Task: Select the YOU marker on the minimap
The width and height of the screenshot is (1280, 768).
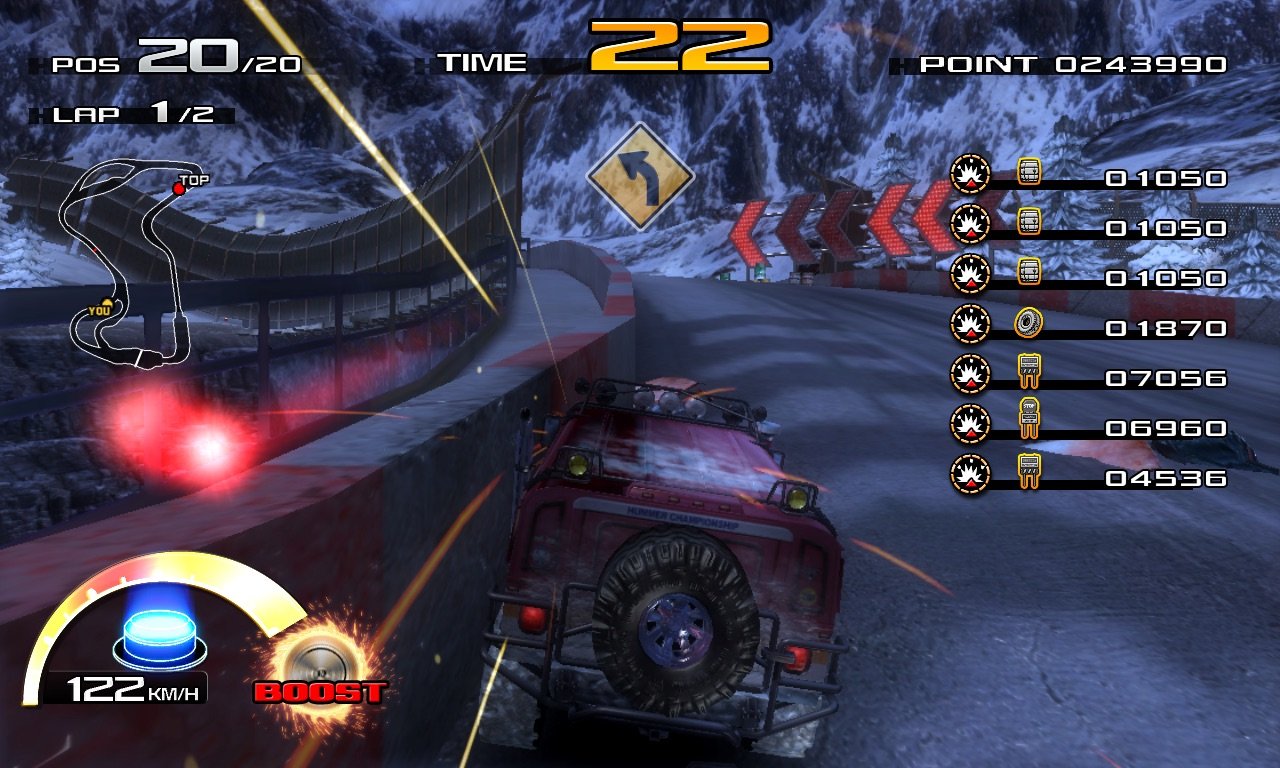Action: pos(104,306)
